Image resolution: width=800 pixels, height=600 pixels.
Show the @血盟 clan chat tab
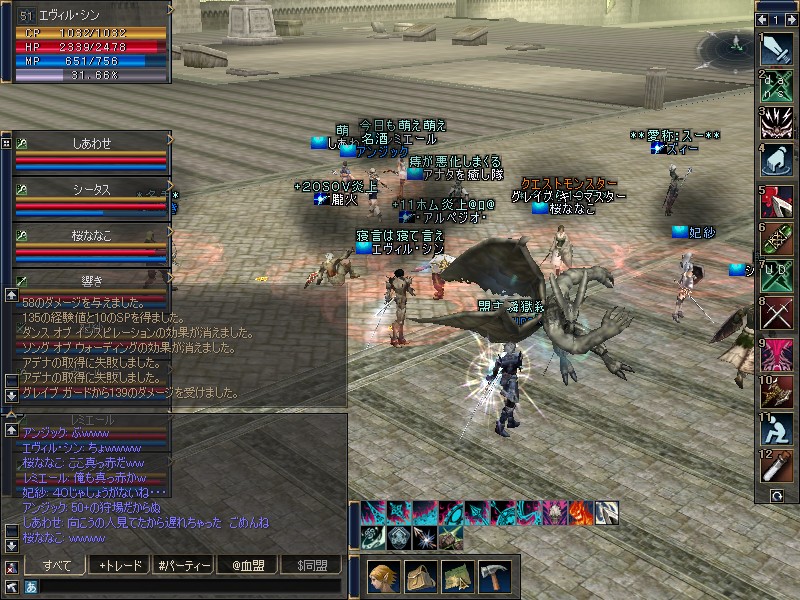click(245, 566)
